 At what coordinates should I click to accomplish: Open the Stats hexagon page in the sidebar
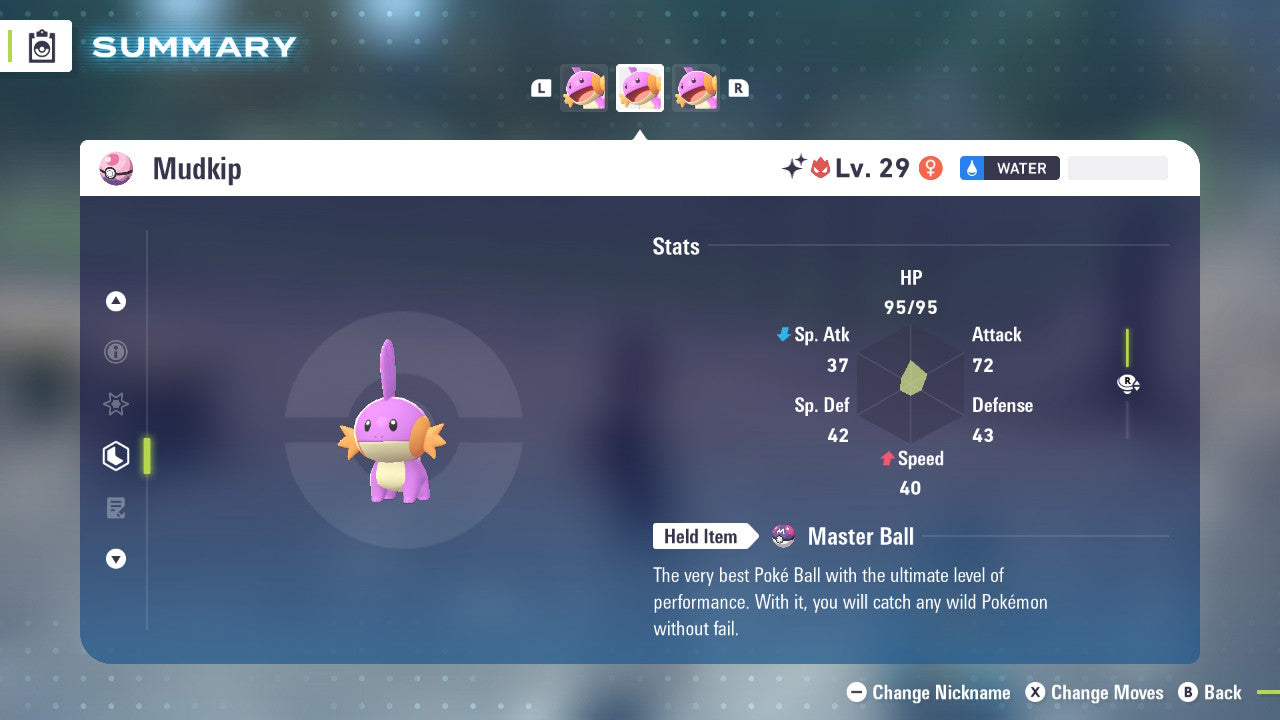tap(116, 456)
